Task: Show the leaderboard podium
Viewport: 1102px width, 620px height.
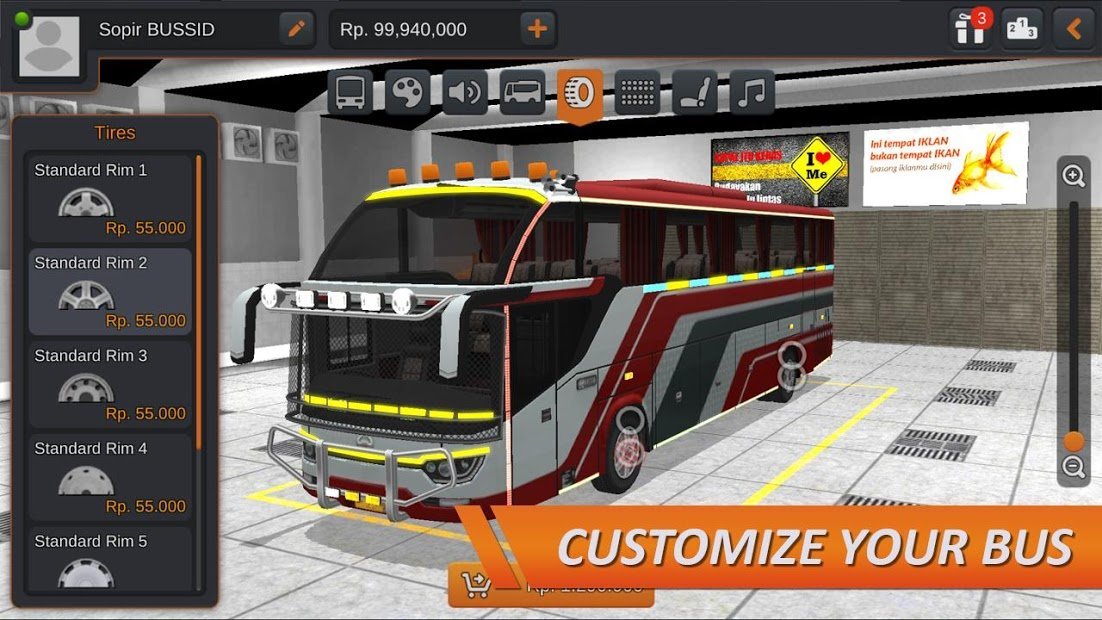Action: click(1022, 29)
